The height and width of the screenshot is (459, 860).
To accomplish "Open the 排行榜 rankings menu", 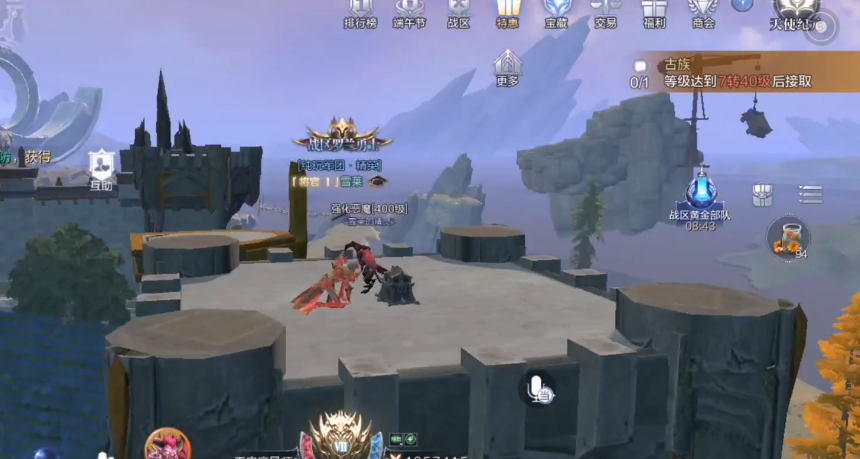I will pyautogui.click(x=360, y=12).
